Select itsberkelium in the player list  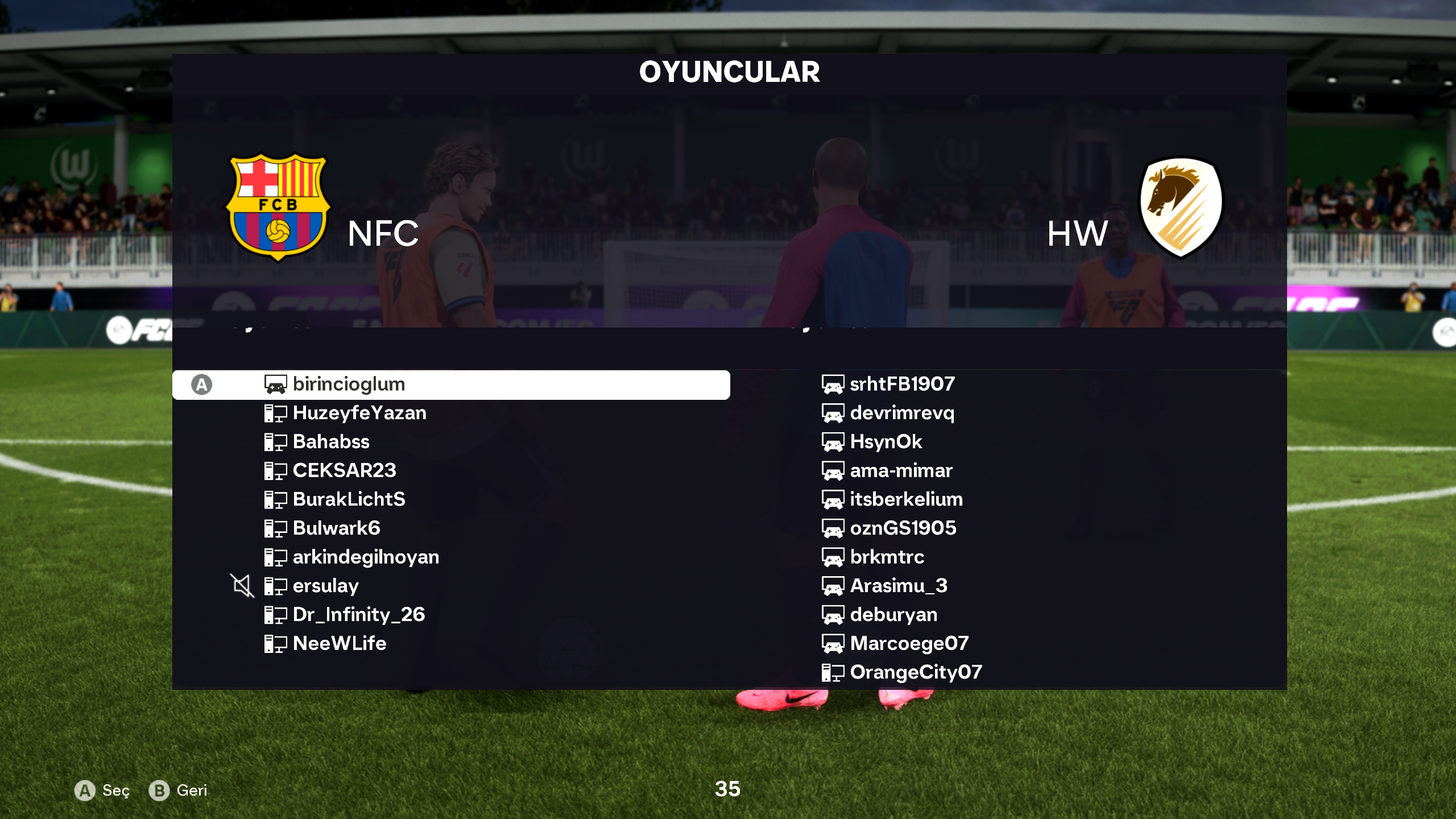pyautogui.click(x=906, y=499)
